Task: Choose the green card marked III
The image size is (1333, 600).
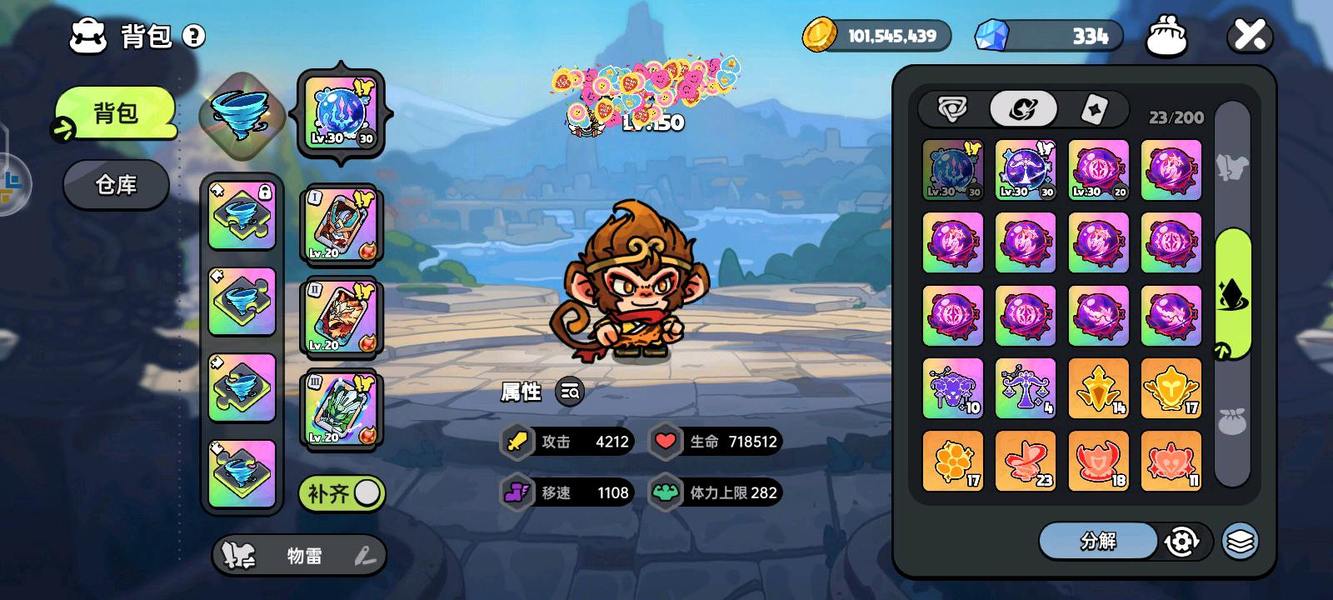Action: pyautogui.click(x=341, y=408)
